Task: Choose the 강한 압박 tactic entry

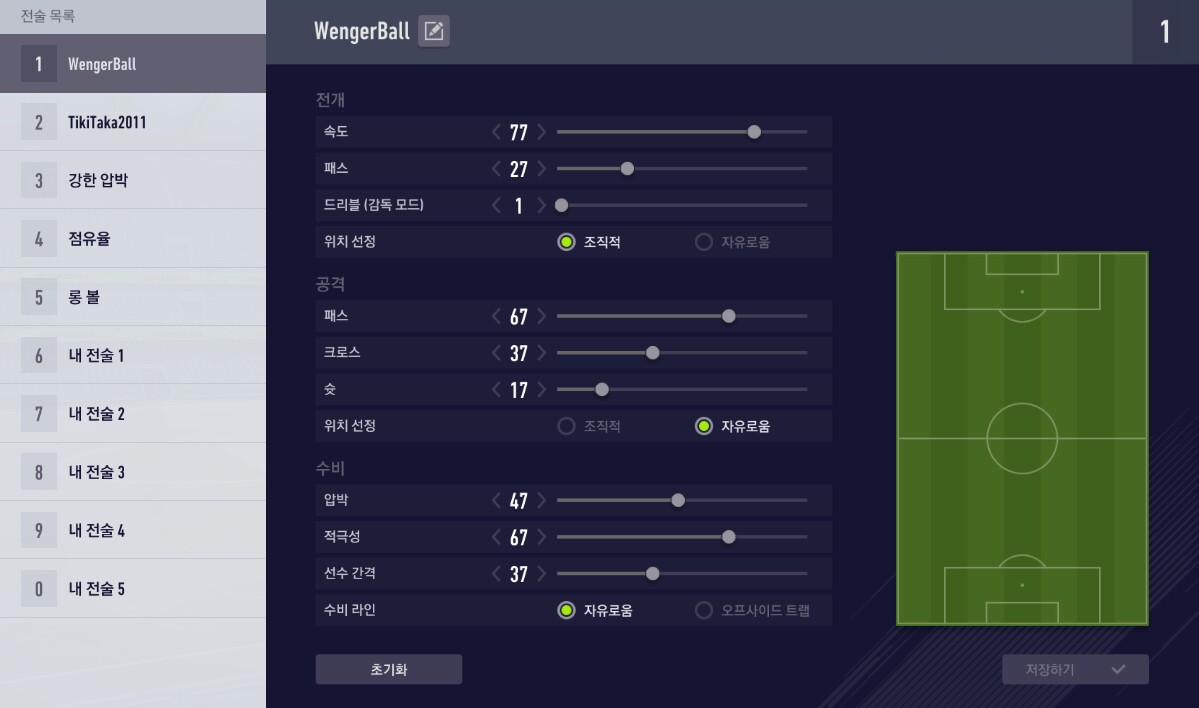Action: pyautogui.click(x=133, y=181)
